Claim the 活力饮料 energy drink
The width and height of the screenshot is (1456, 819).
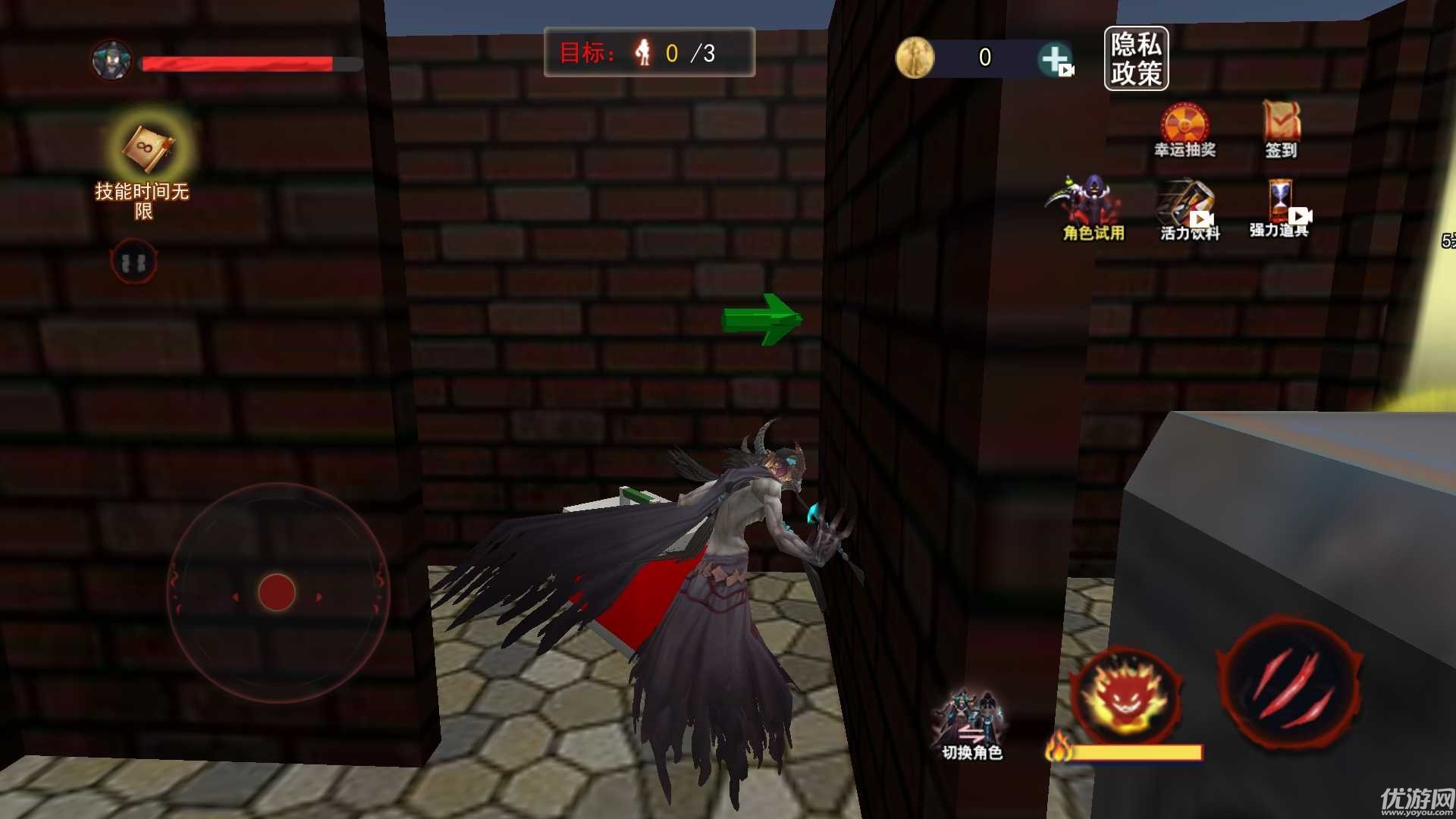coord(1189,210)
